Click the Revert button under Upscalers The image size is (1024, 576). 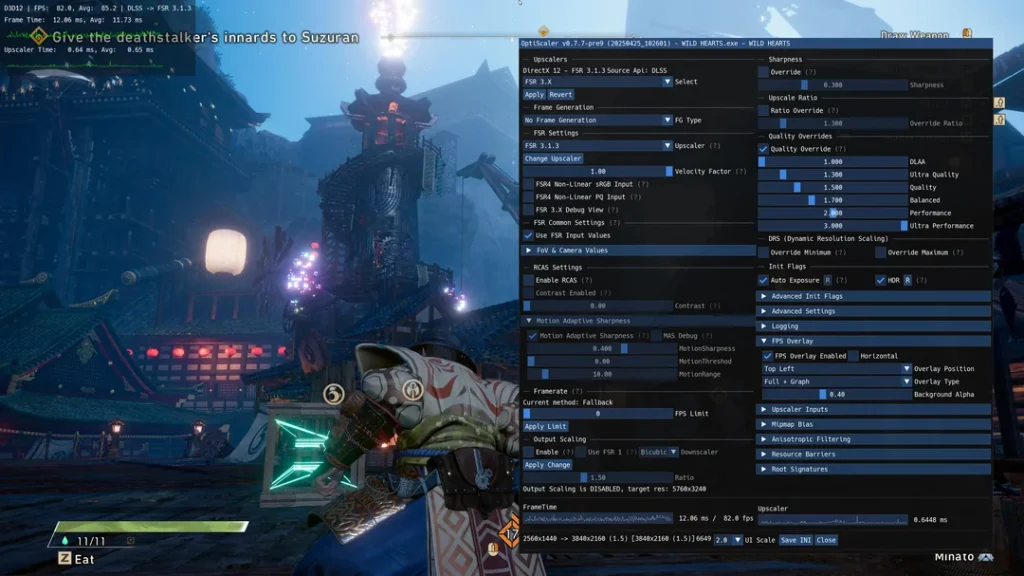tap(561, 94)
